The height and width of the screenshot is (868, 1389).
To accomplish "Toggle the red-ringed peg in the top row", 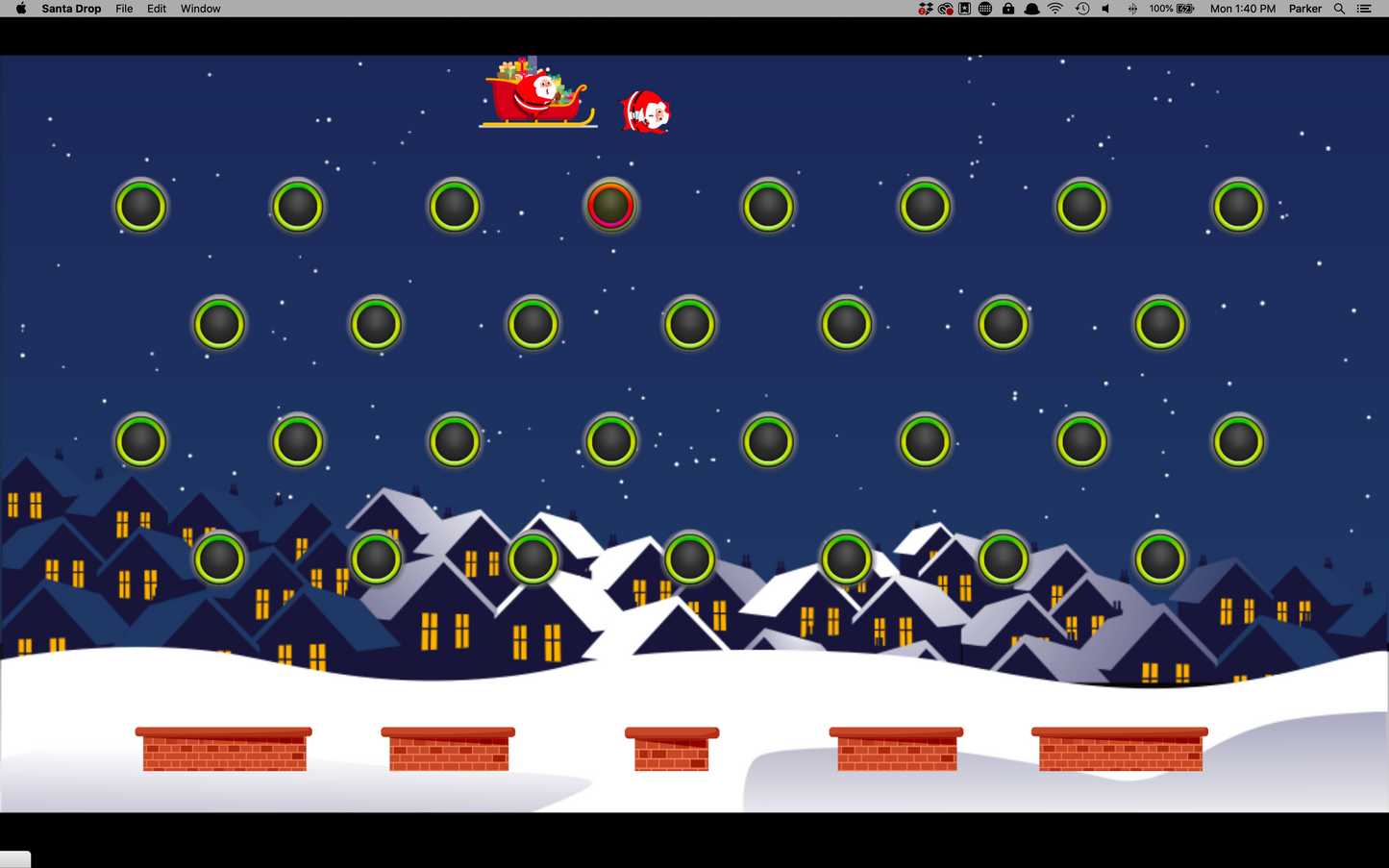I will point(611,205).
